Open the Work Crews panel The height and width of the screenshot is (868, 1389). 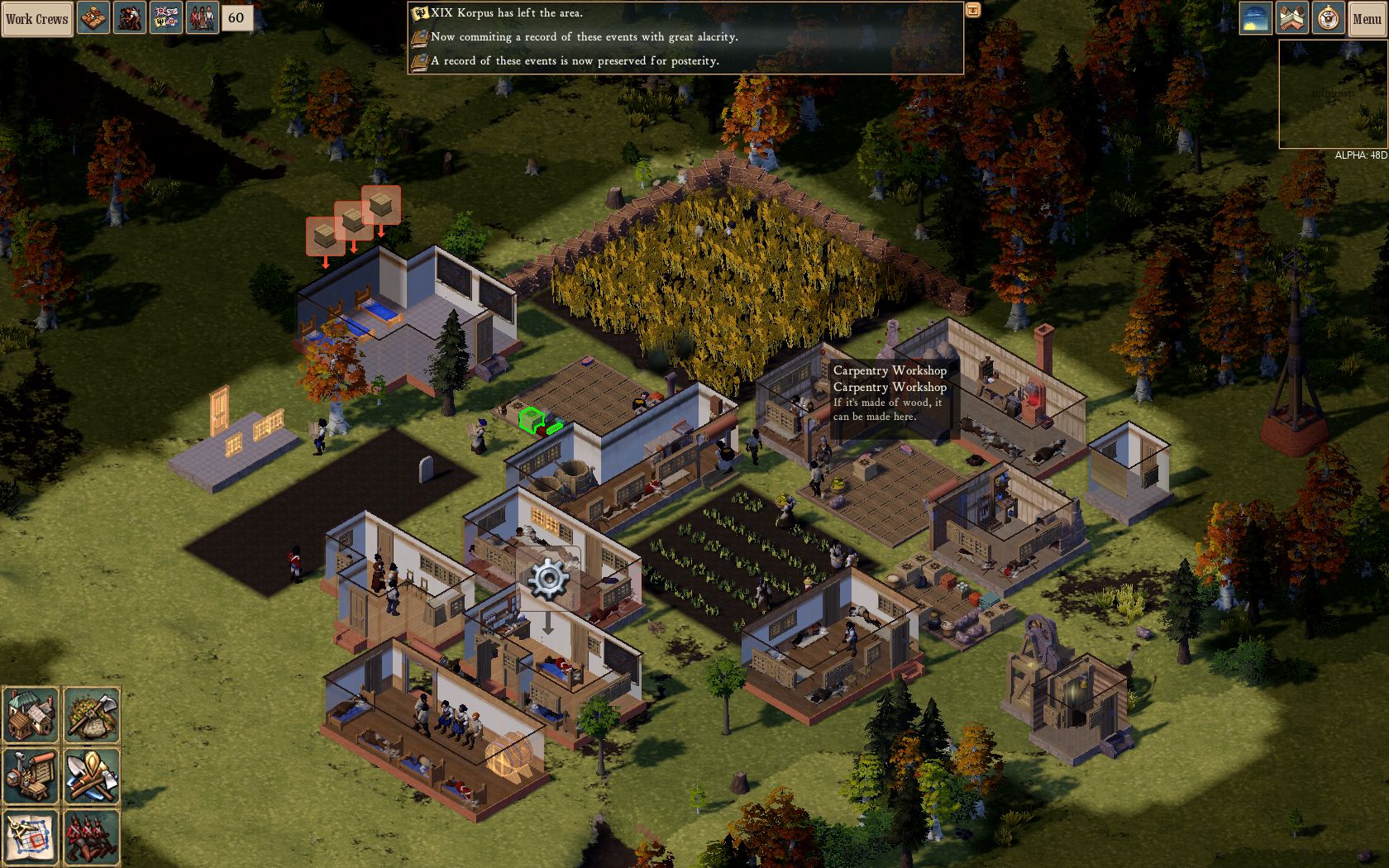(36, 18)
